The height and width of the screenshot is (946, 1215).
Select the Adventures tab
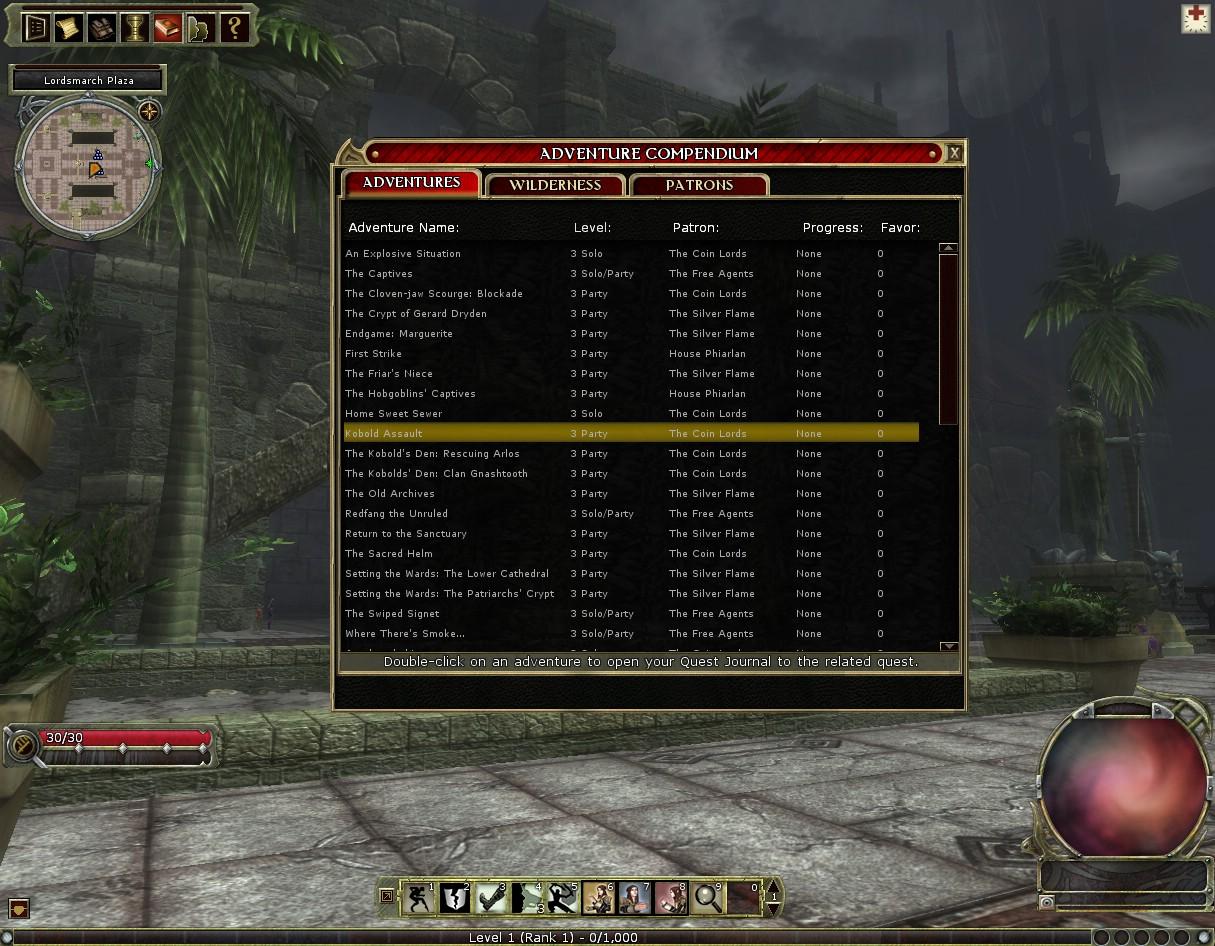411,183
